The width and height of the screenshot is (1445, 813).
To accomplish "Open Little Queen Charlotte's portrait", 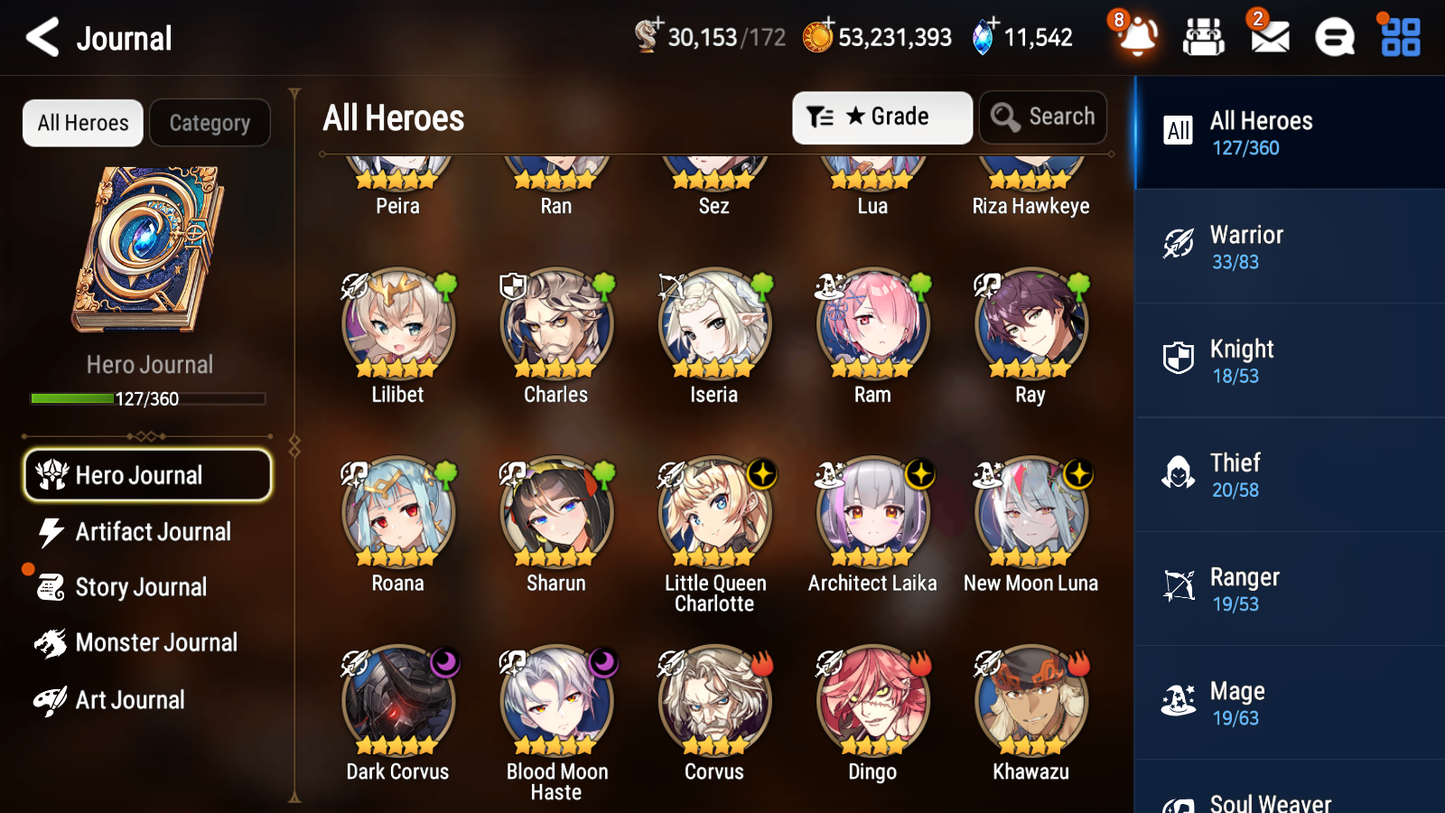I will 714,512.
